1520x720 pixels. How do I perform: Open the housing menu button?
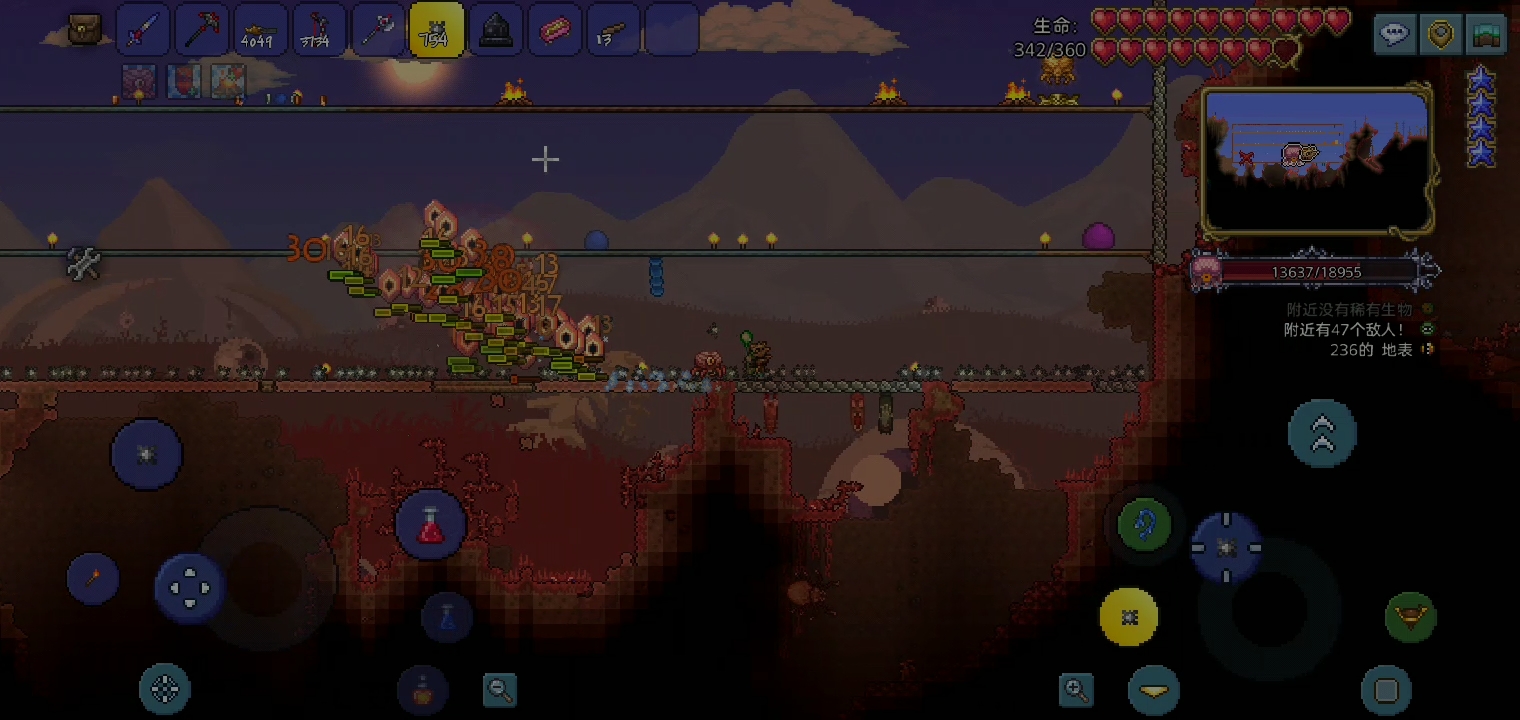click(x=1486, y=34)
